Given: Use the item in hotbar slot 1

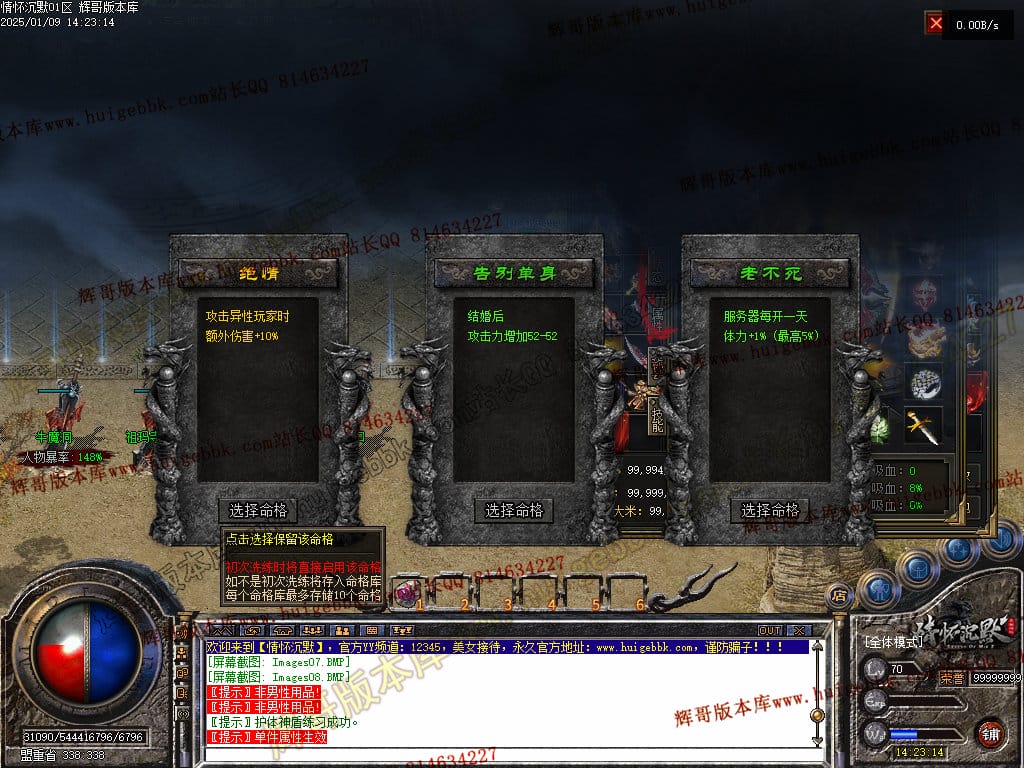Looking at the screenshot, I should pos(406,592).
